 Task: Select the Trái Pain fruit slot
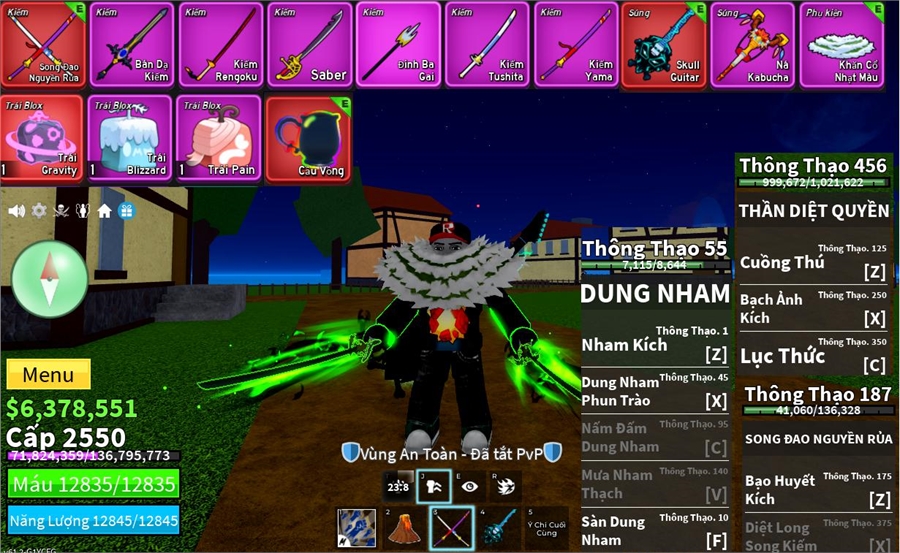tap(219, 138)
